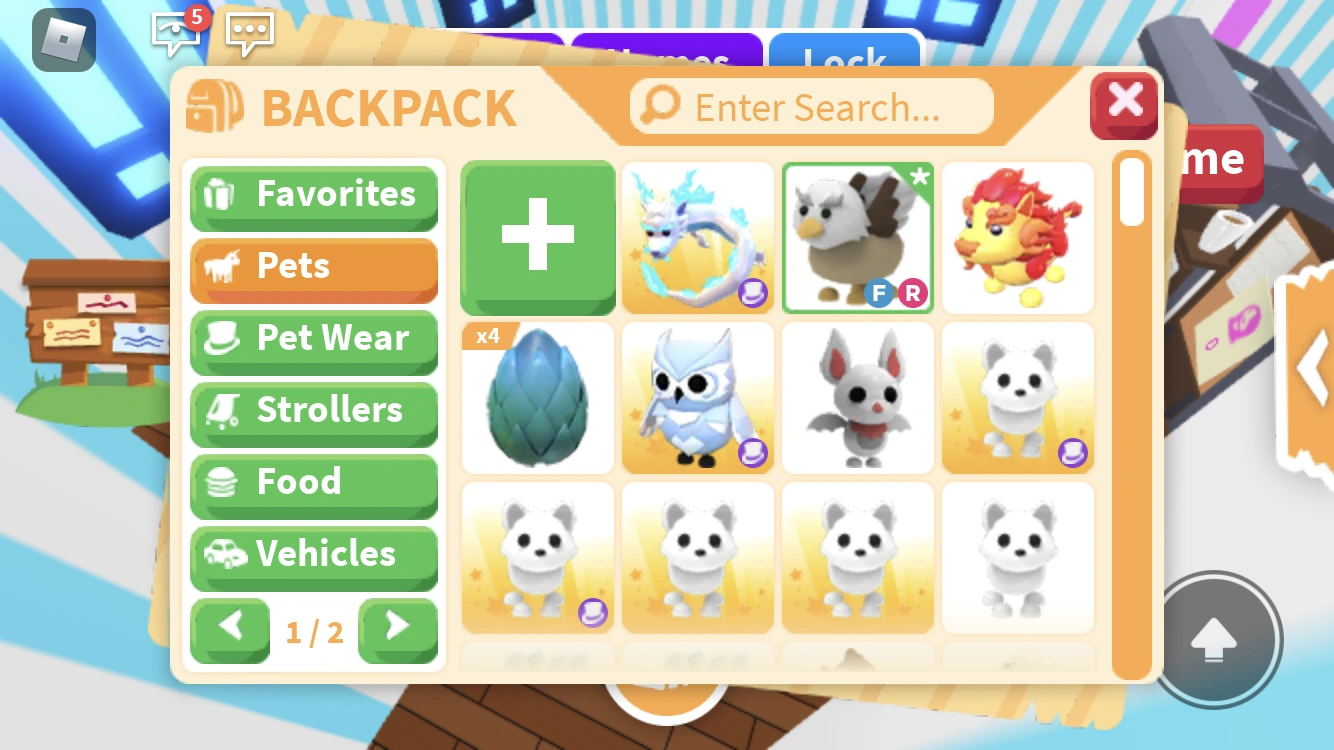Go to the previous backpack page
1334x750 pixels.
click(x=229, y=631)
